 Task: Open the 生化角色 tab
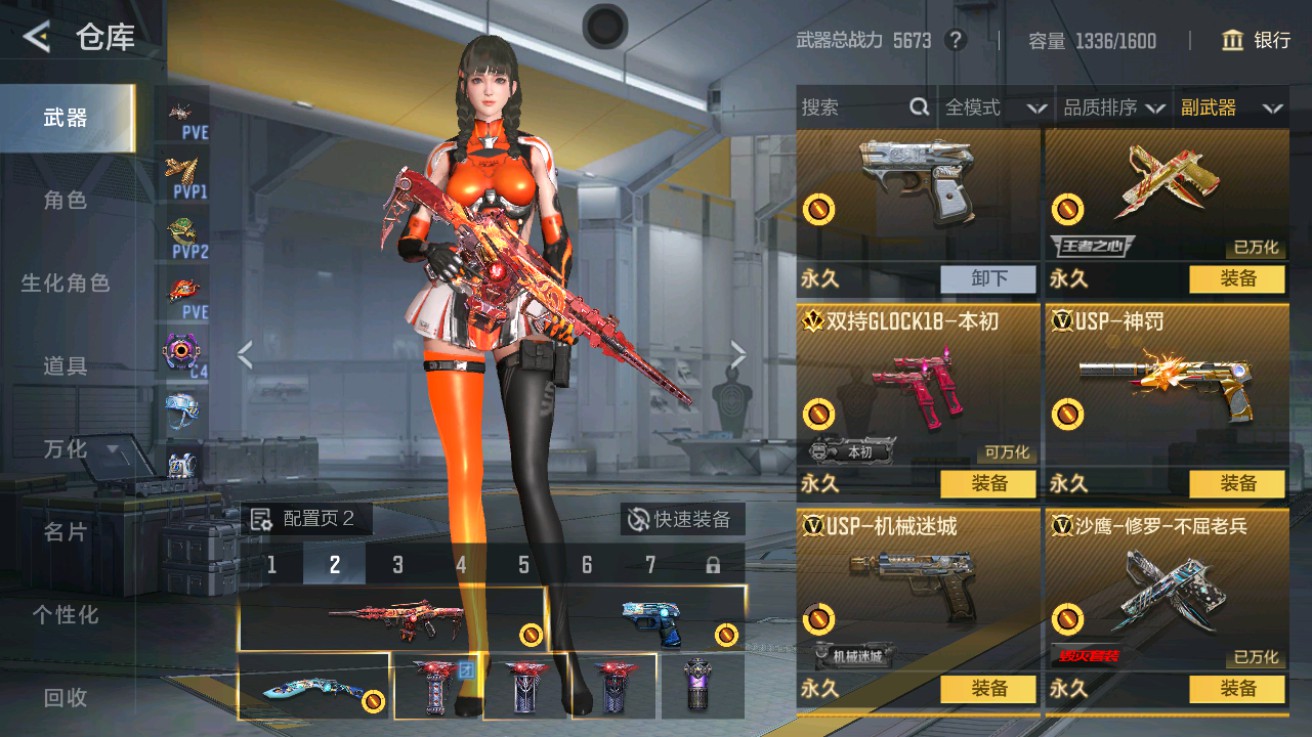pyautogui.click(x=66, y=283)
